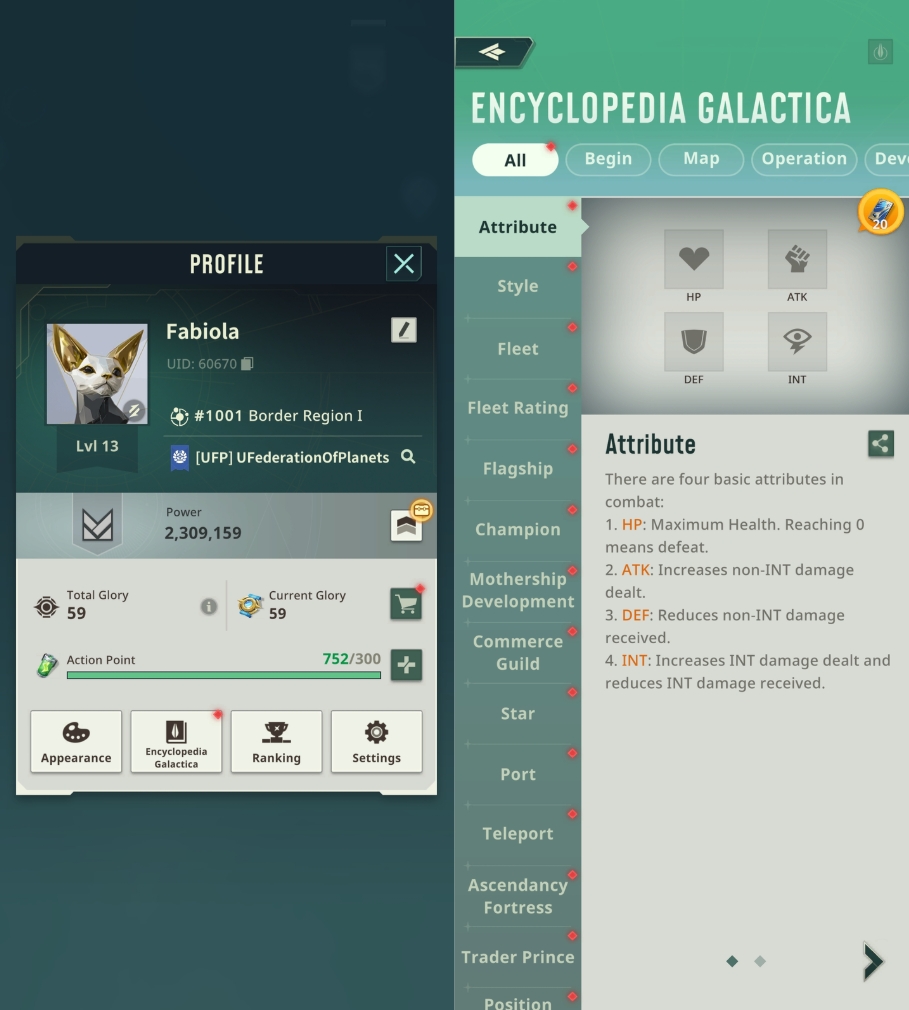Choose the Operation category tab
The width and height of the screenshot is (909, 1010).
tap(804, 159)
